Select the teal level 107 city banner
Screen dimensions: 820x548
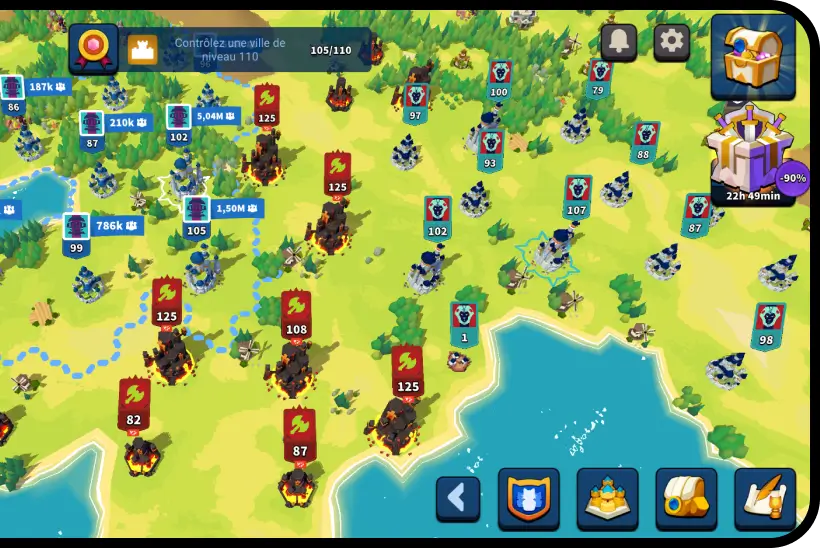point(577,196)
